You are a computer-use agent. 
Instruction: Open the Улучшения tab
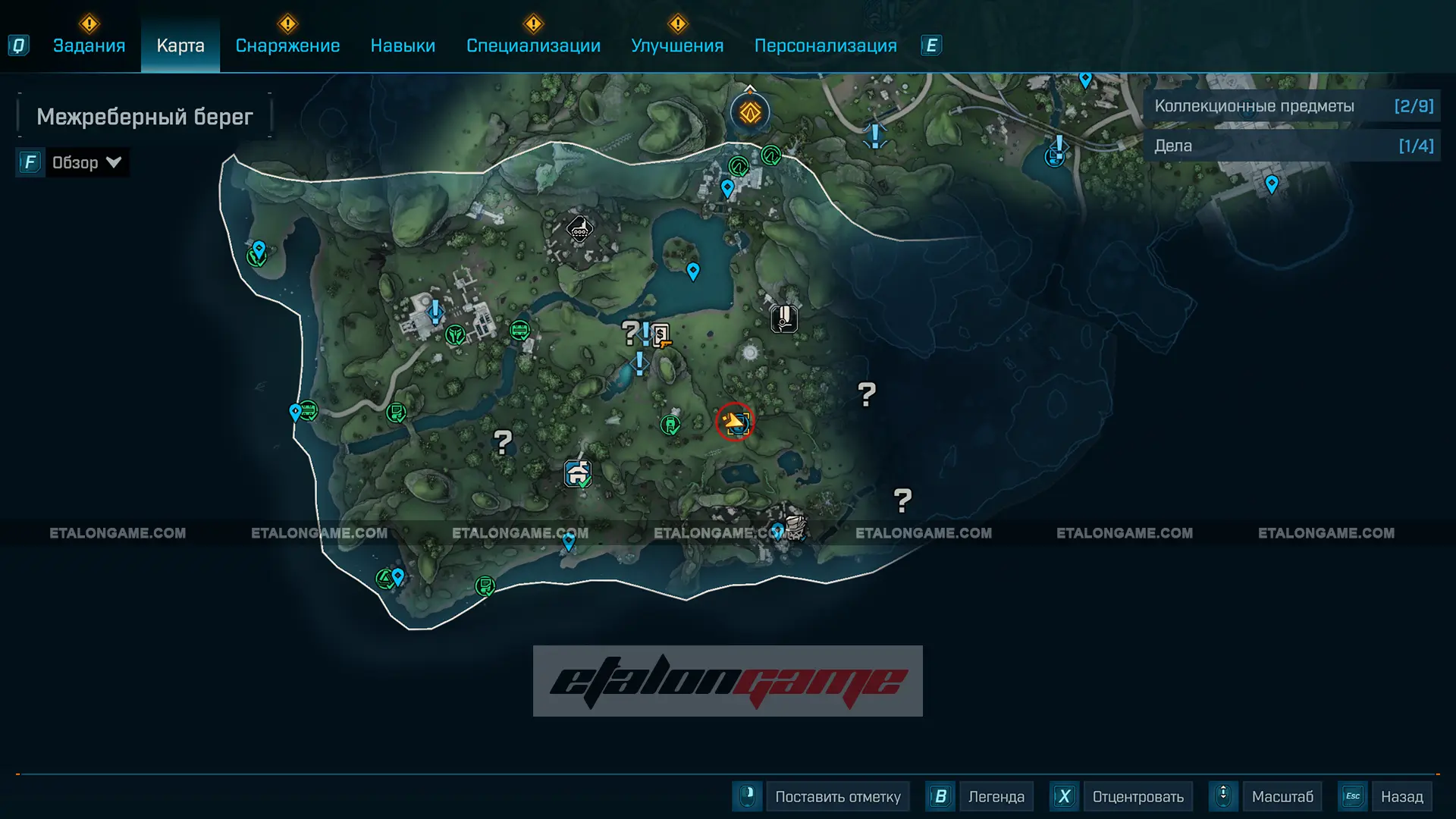tap(677, 45)
